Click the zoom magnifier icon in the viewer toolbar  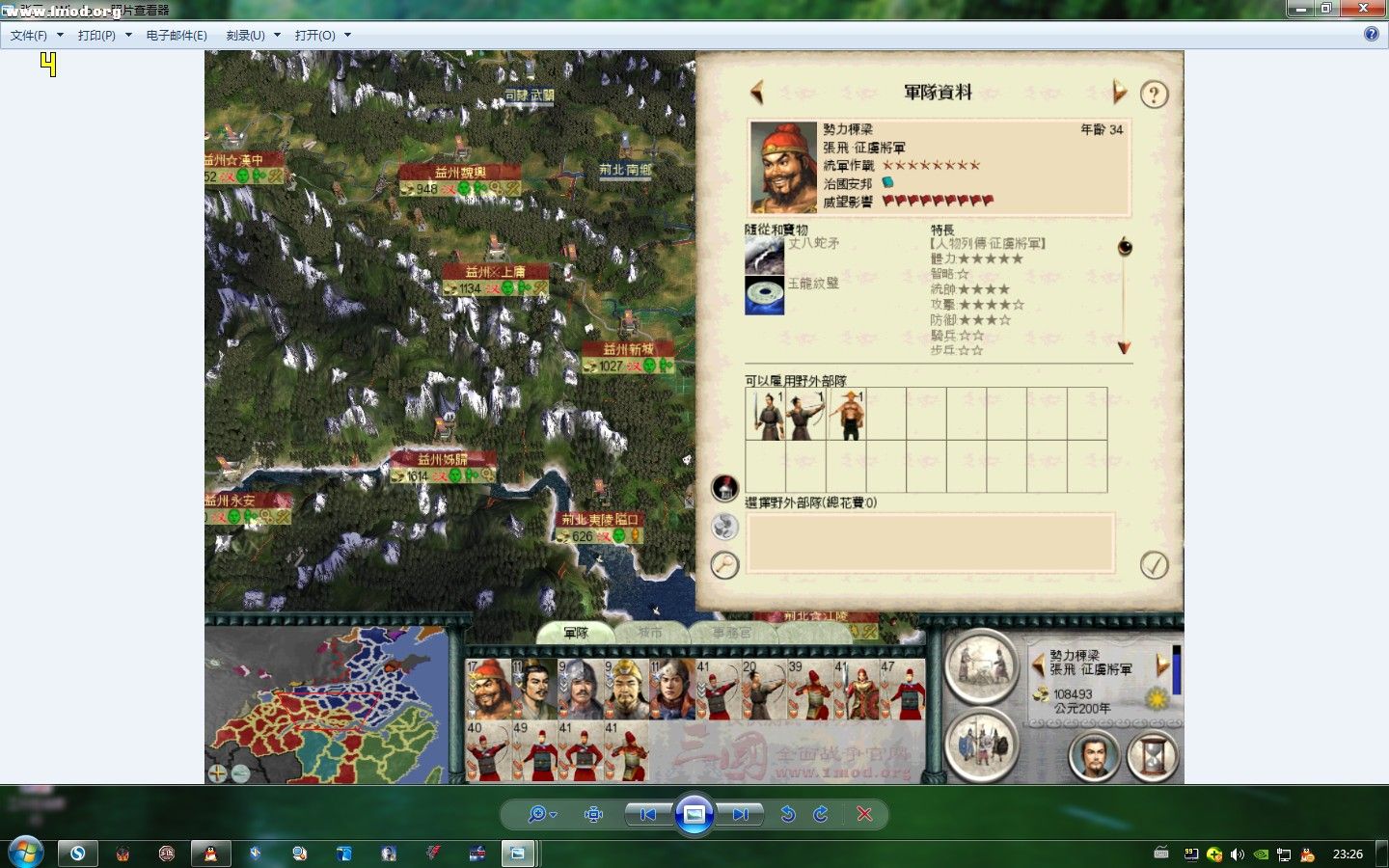click(538, 814)
